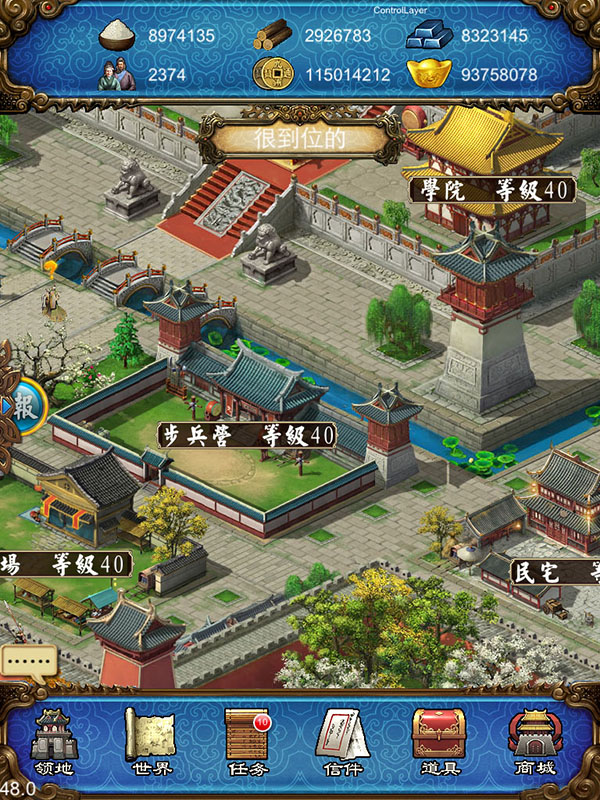This screenshot has width=600, height=800.
Task: Open the 道具 items chest
Action: pos(439,742)
